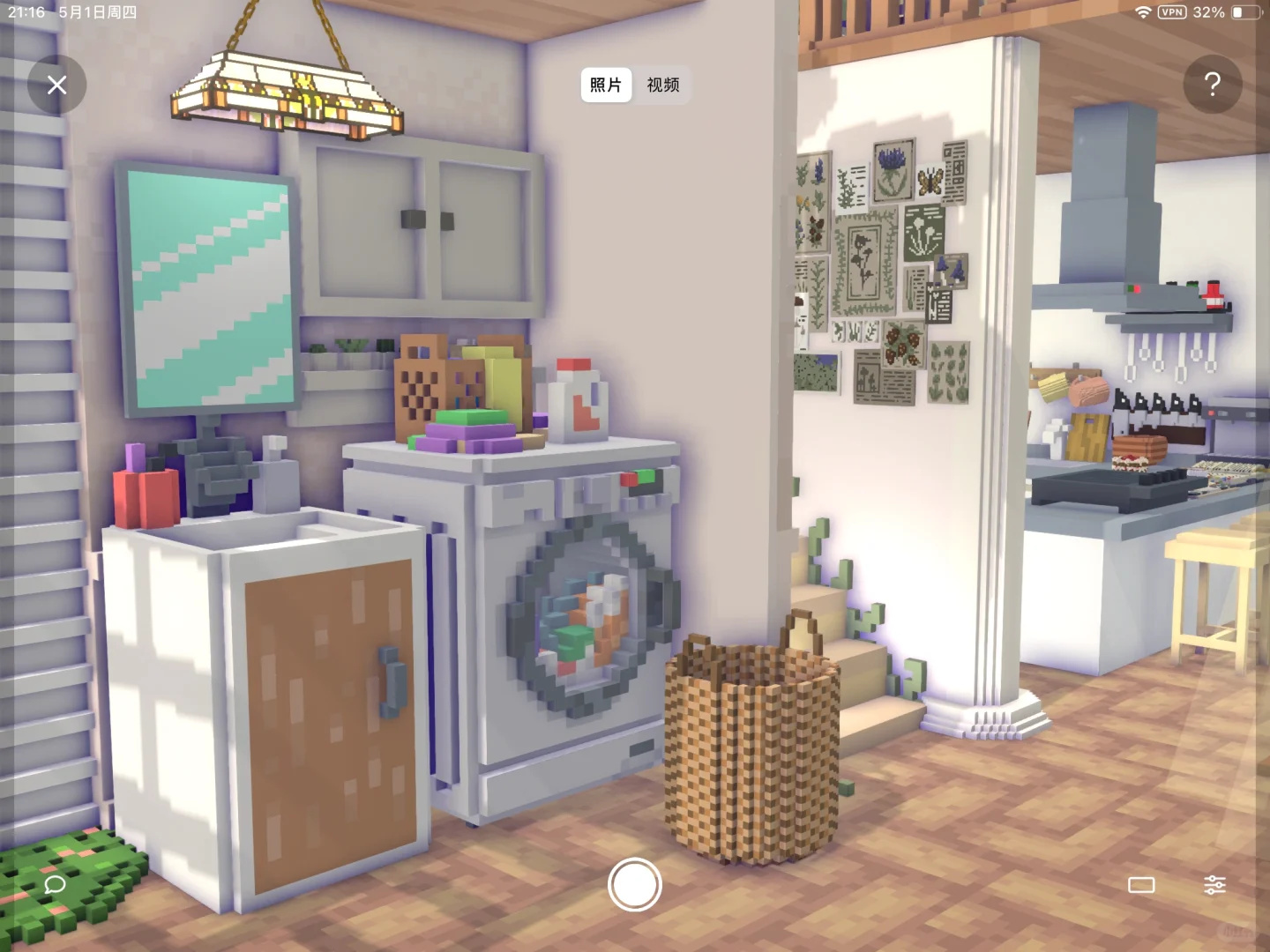Tap the VPN status badge

[1170, 12]
